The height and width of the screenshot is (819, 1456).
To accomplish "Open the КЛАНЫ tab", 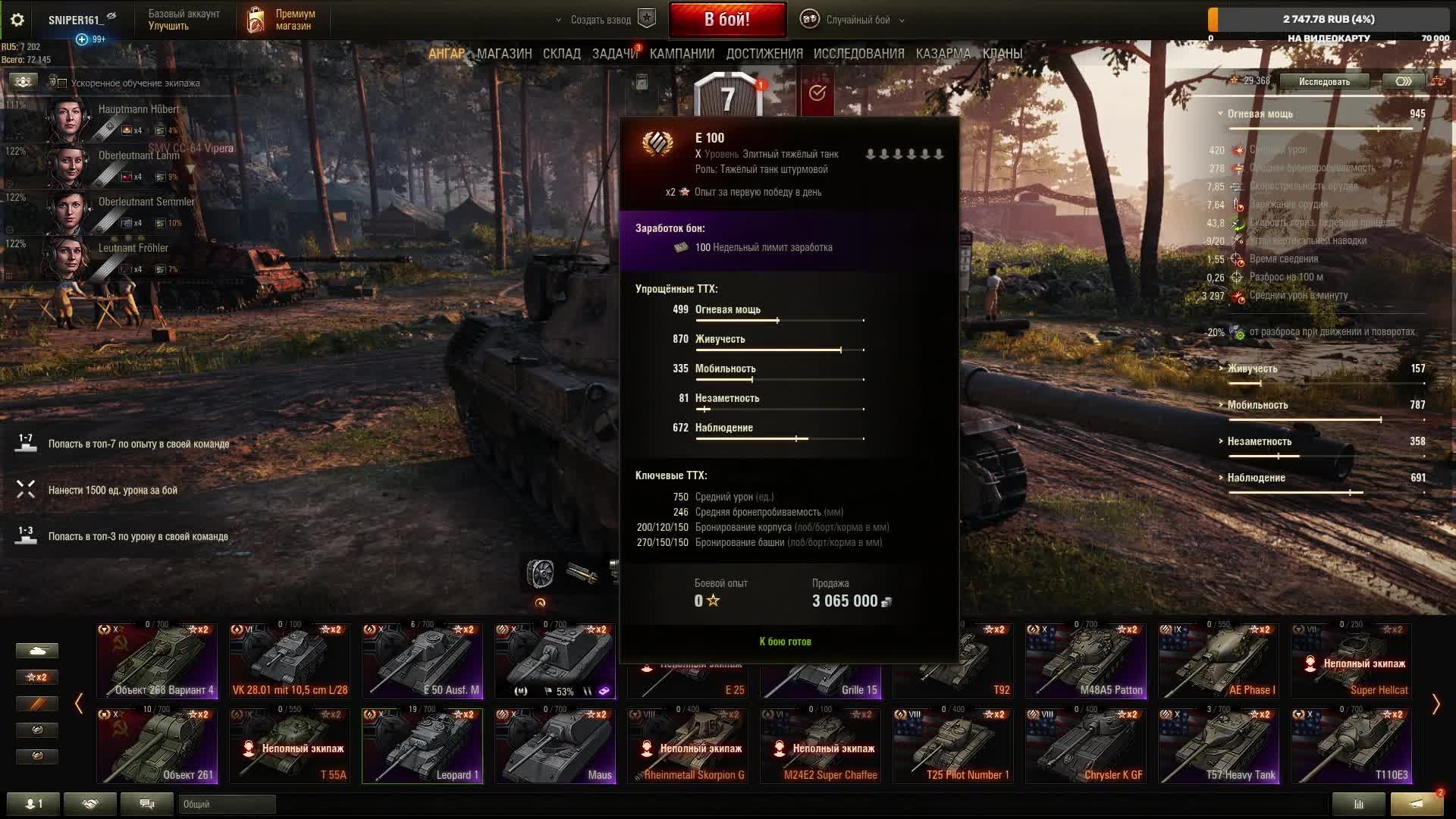I will click(1002, 54).
